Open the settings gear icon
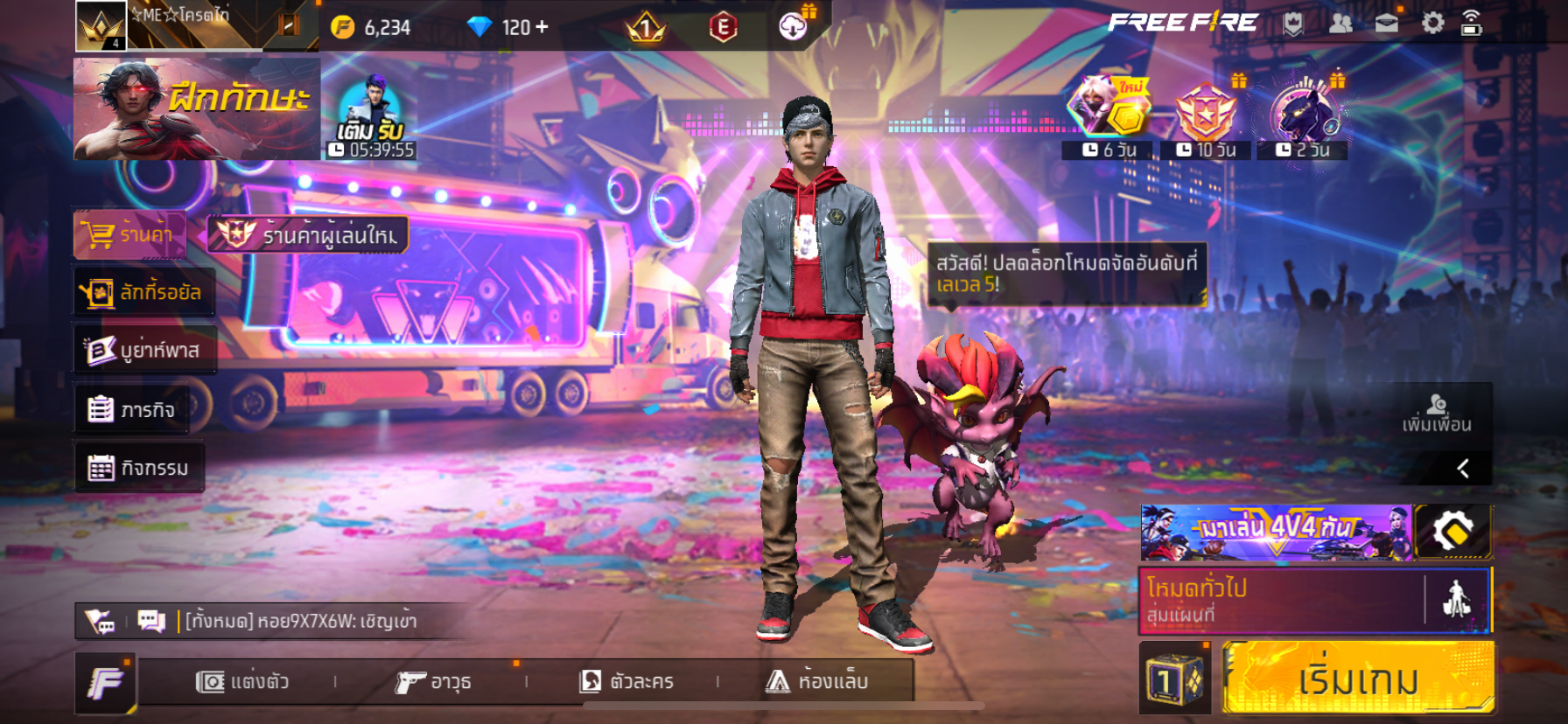The image size is (1568, 724). [1432, 24]
